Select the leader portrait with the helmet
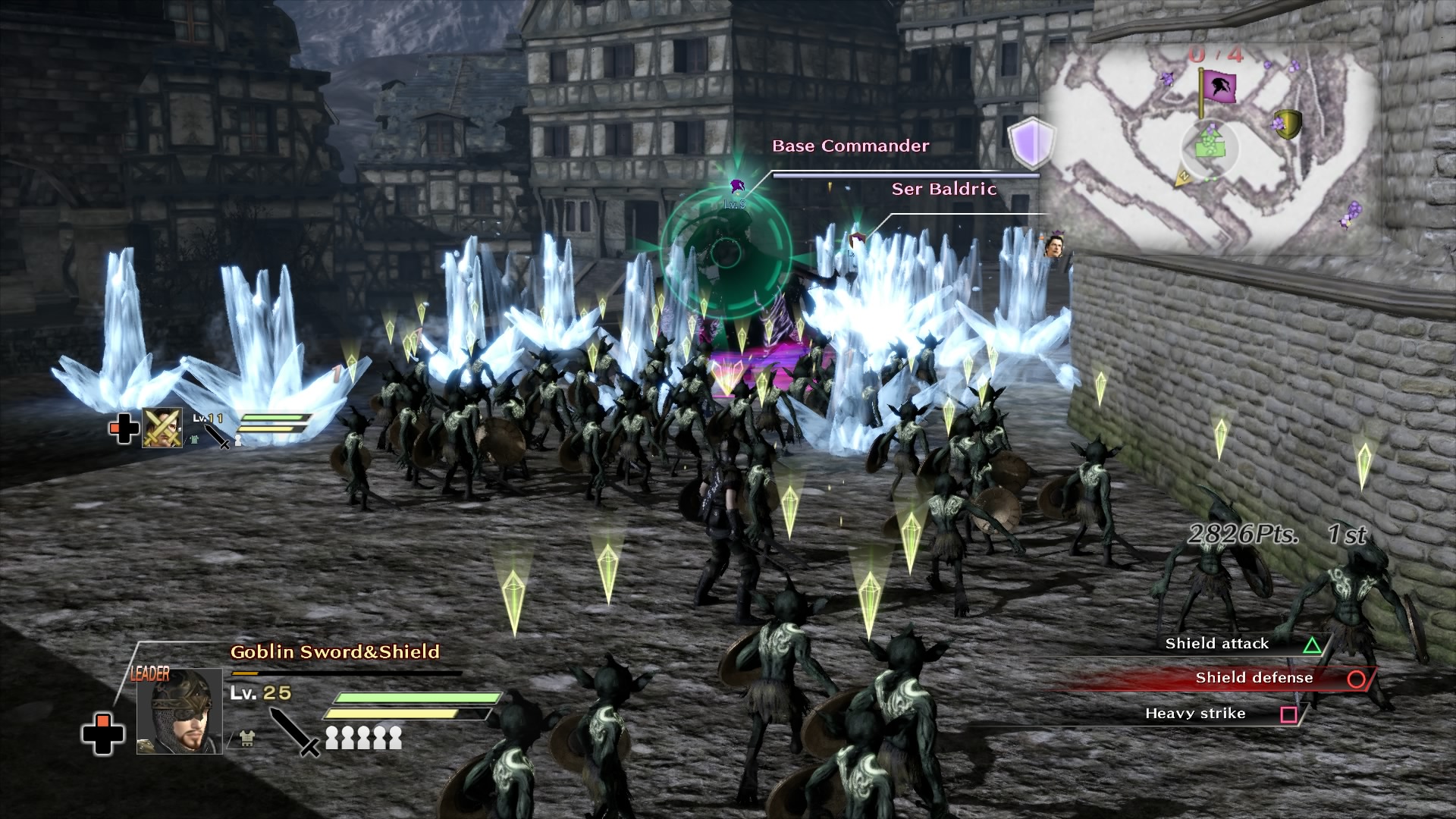This screenshot has height=819, width=1456. [180, 711]
